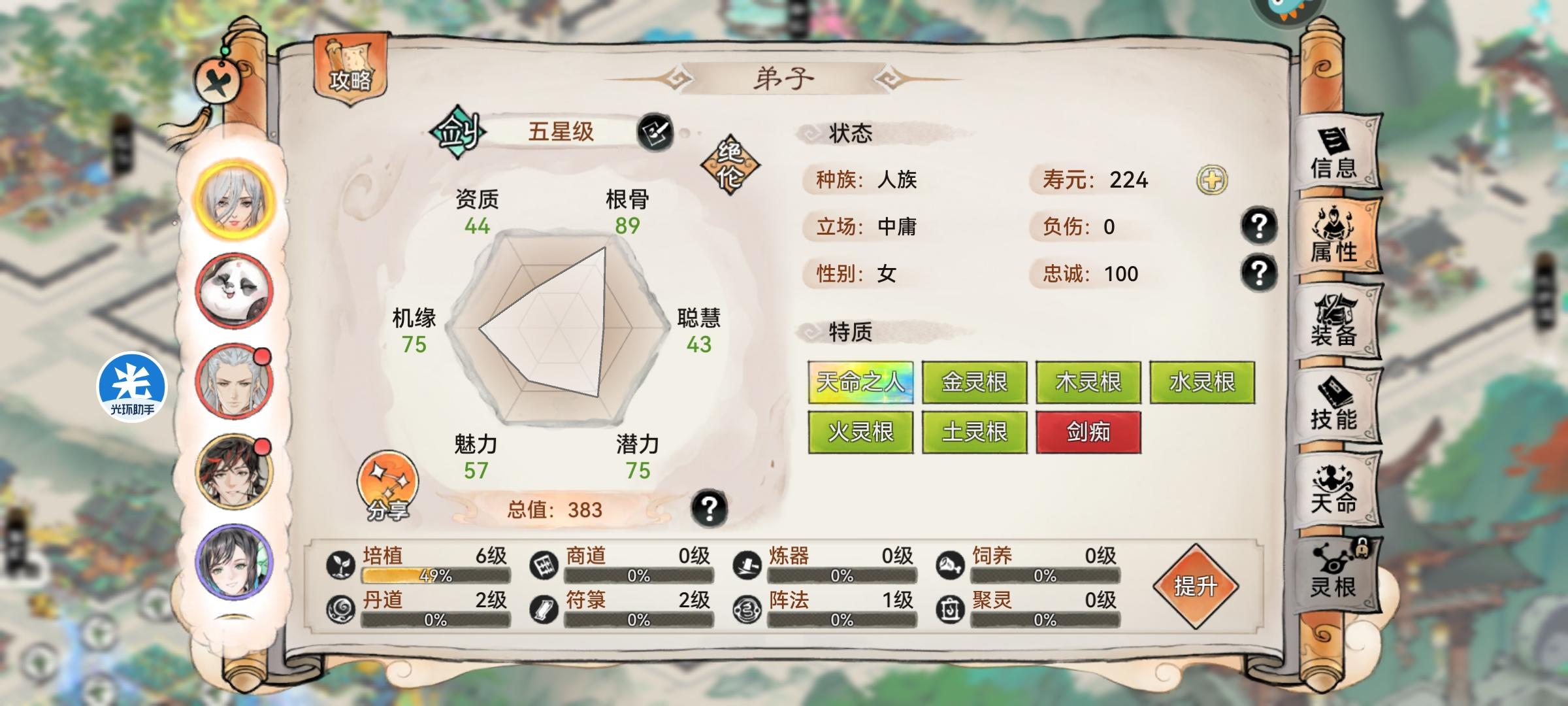The height and width of the screenshot is (706, 1568).
Task: Click the red 剑痴 trait tag
Action: 1089,432
